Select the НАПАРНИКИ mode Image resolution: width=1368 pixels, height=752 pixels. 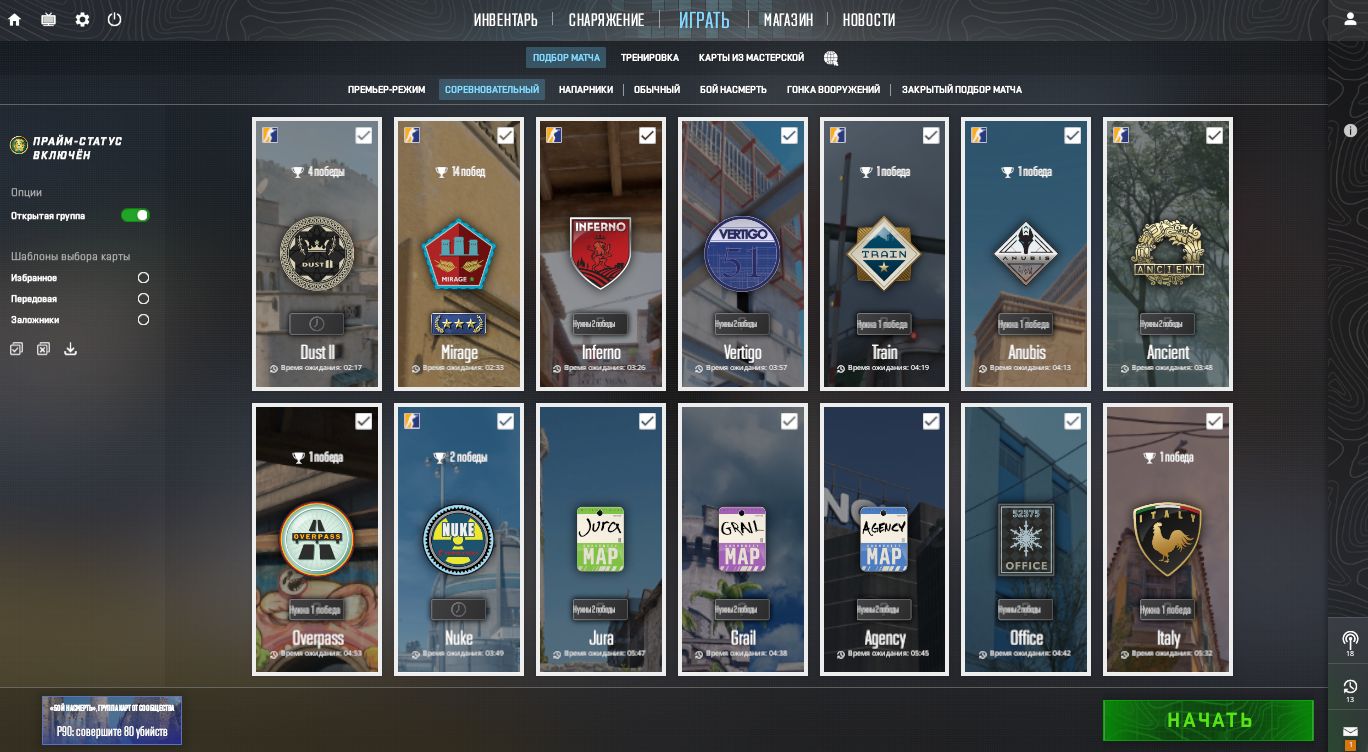point(586,90)
